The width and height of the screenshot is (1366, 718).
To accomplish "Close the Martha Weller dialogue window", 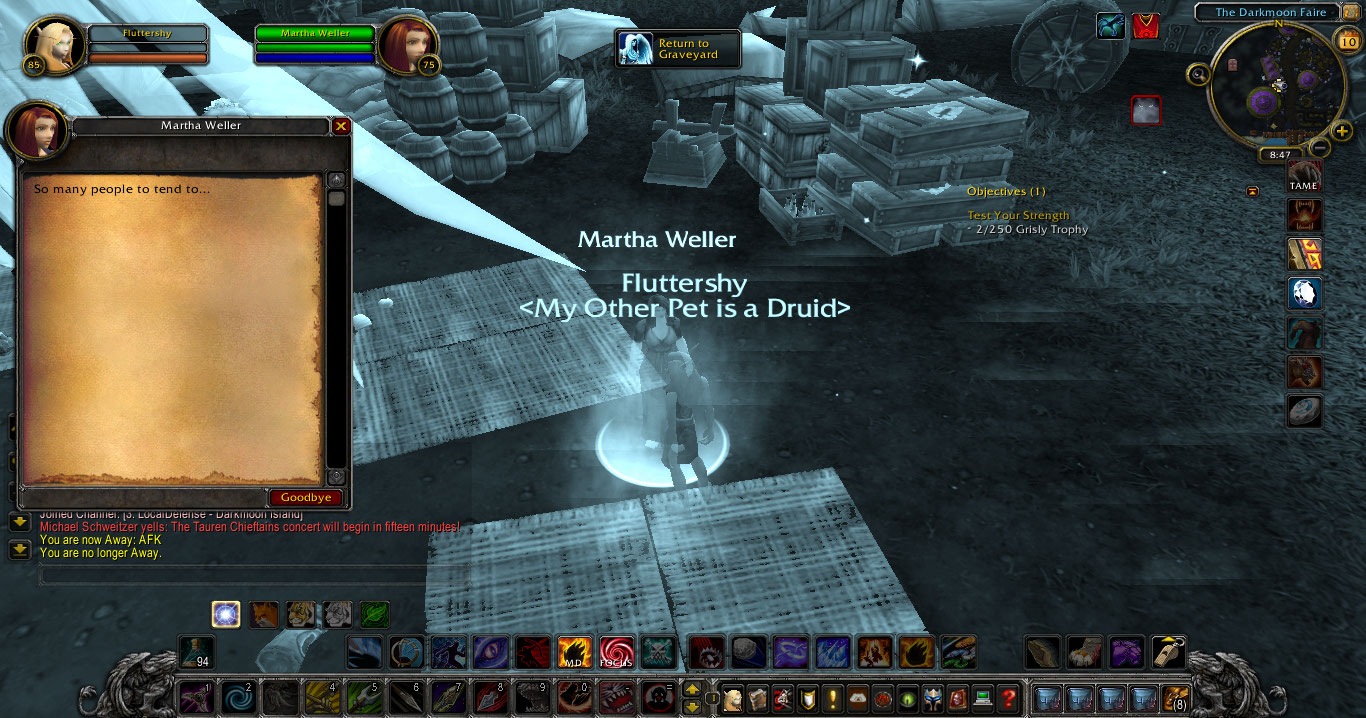I will pyautogui.click(x=341, y=126).
